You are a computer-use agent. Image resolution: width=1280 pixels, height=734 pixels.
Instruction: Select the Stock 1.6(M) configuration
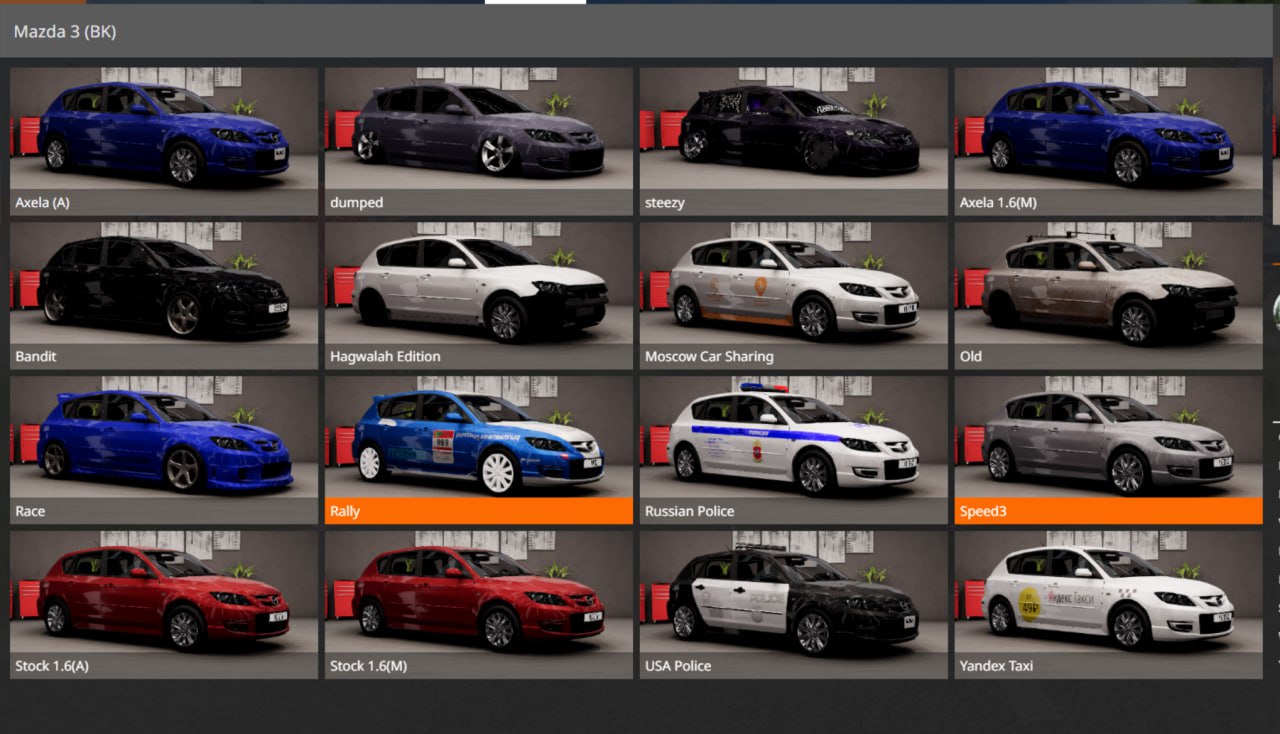click(478, 598)
